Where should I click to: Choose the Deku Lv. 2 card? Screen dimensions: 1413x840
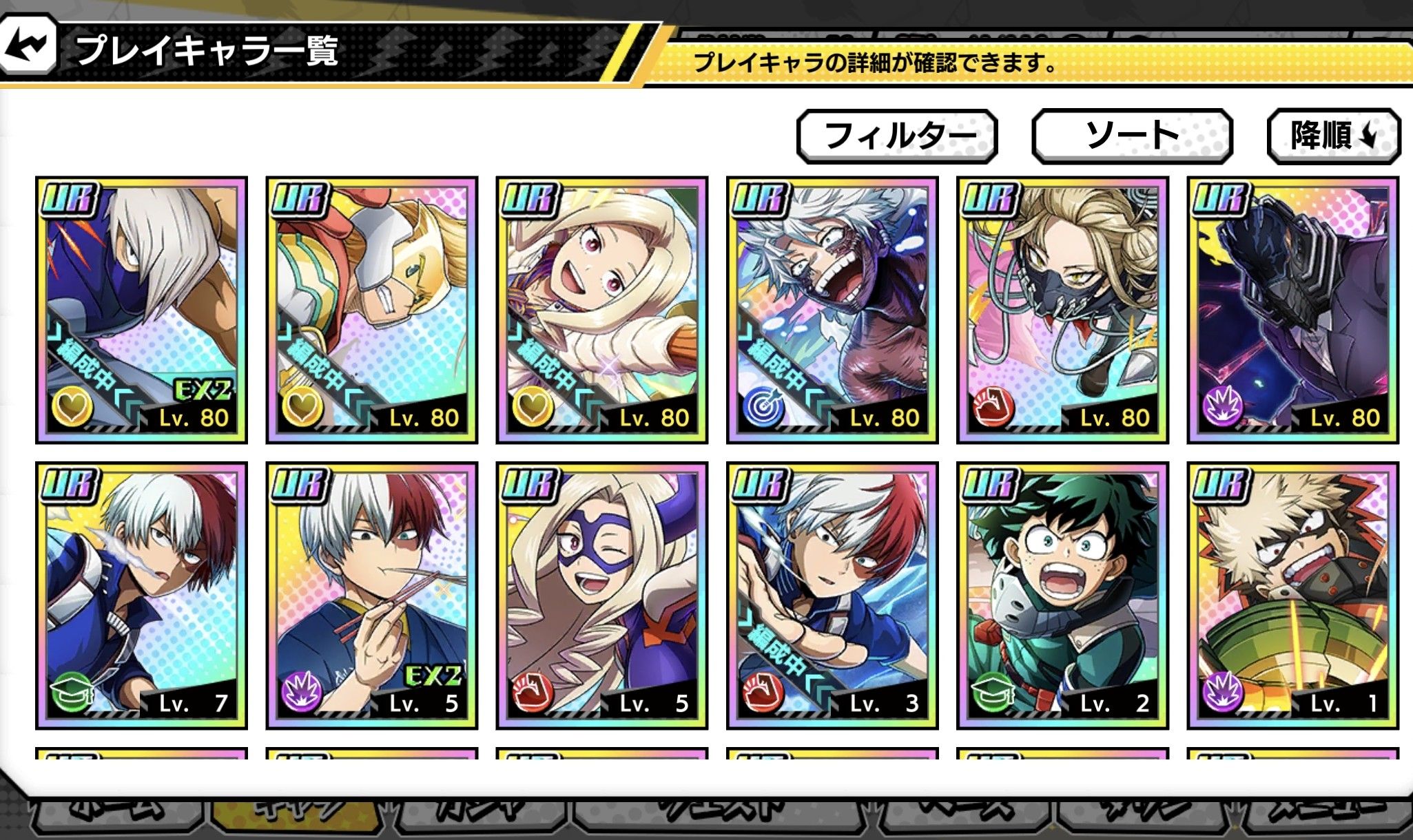coord(1062,596)
